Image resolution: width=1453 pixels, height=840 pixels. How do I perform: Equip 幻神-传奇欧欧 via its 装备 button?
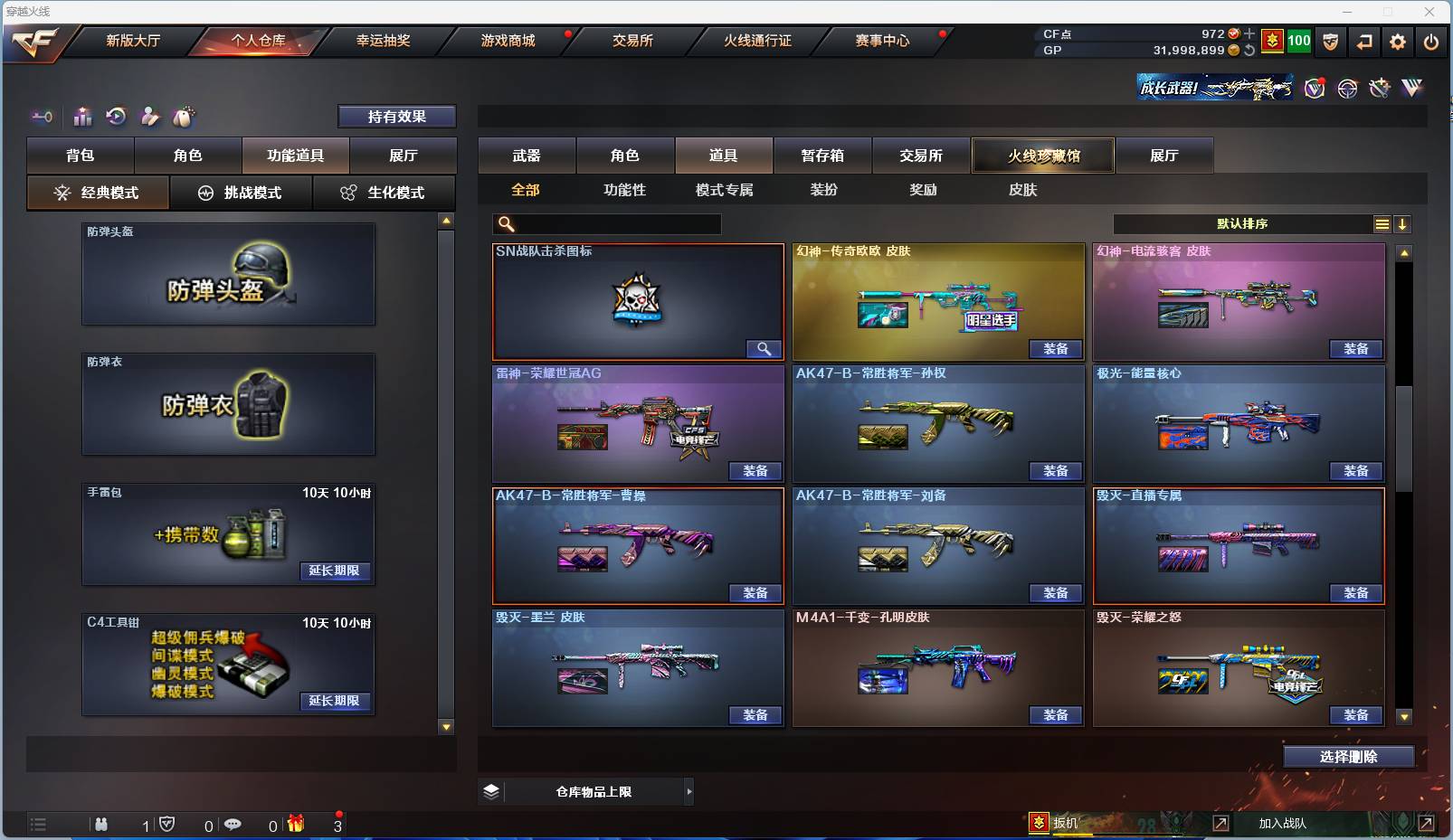coord(1056,348)
